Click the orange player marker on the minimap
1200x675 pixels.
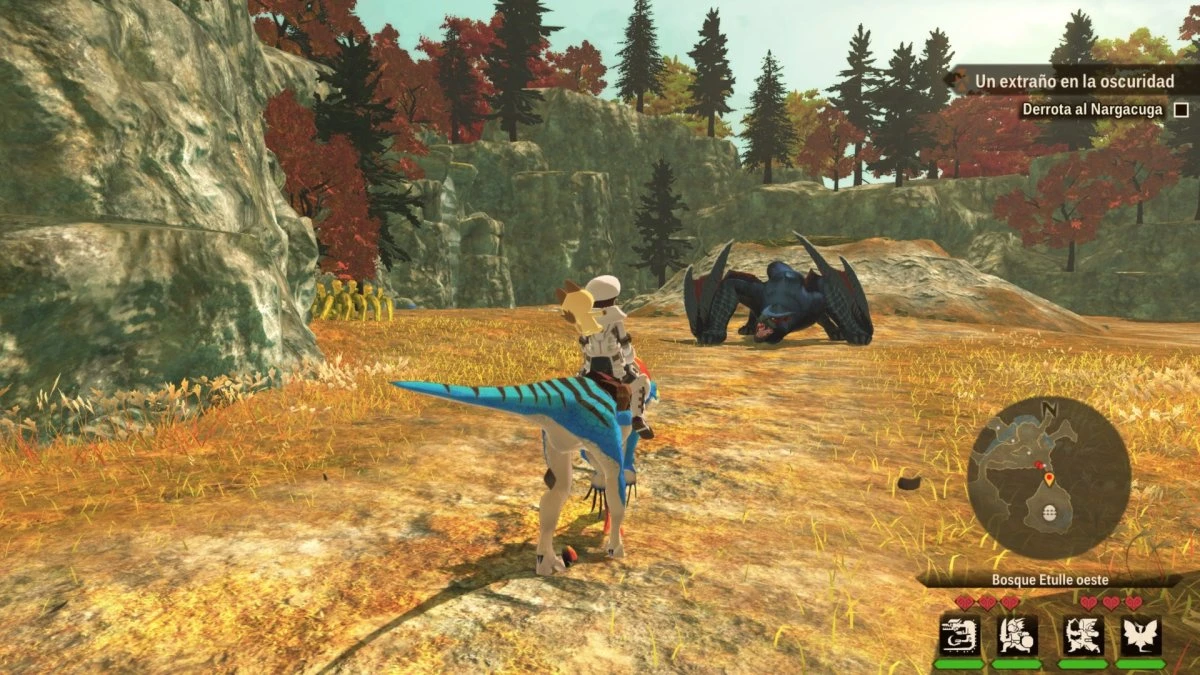click(1049, 480)
